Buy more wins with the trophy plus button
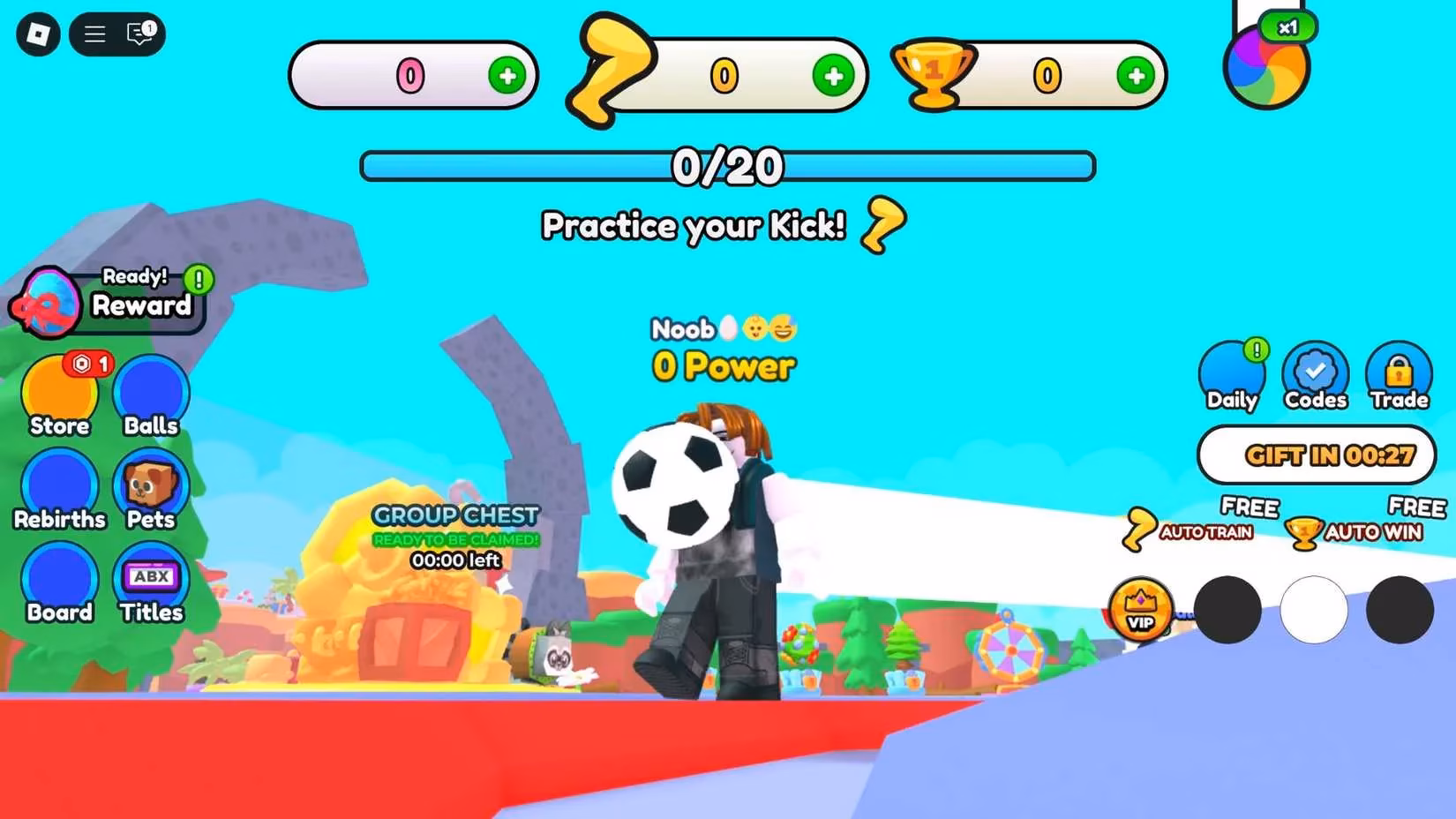Viewport: 1456px width, 819px height. pos(1136,77)
